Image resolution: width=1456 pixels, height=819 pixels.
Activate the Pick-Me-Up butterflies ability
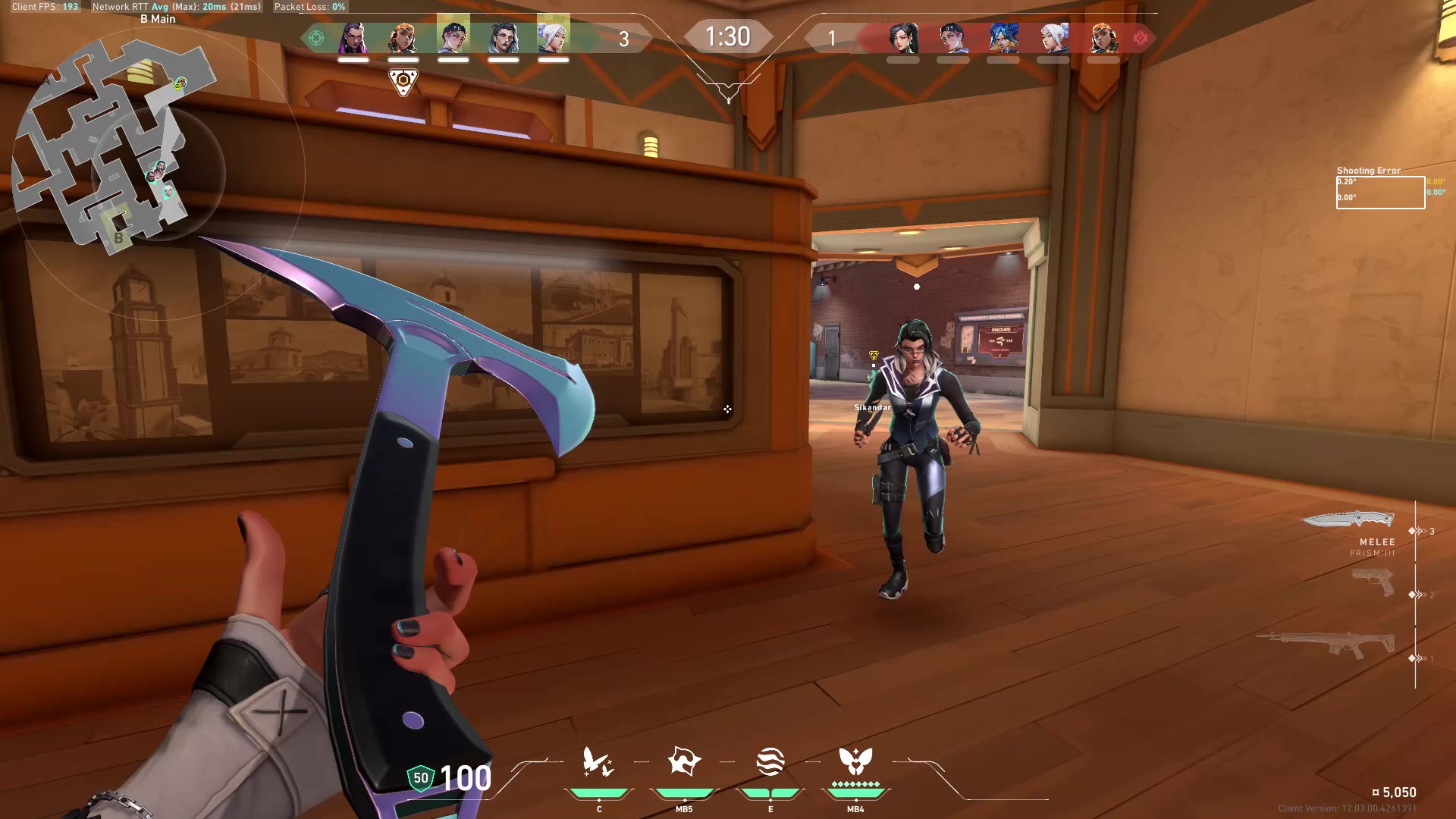[598, 762]
